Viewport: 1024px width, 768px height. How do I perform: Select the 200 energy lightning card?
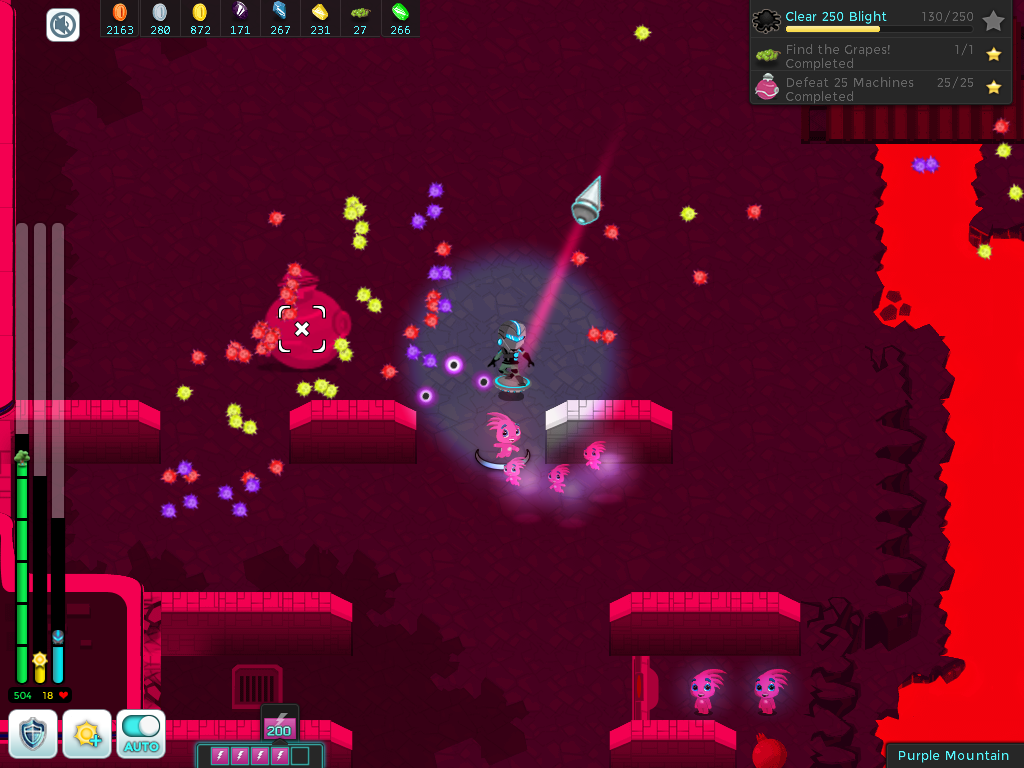tap(279, 723)
